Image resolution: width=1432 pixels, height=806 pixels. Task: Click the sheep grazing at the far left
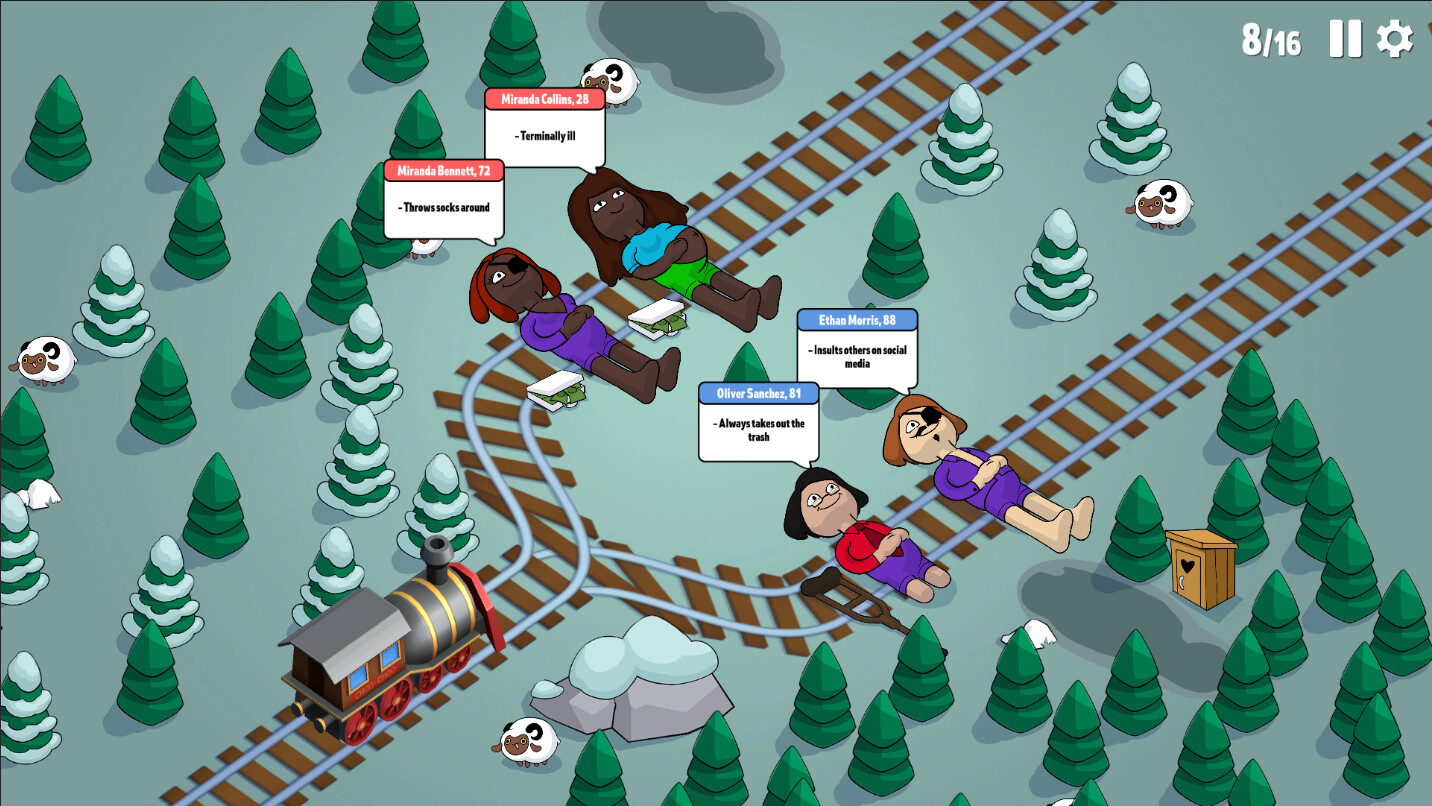45,362
